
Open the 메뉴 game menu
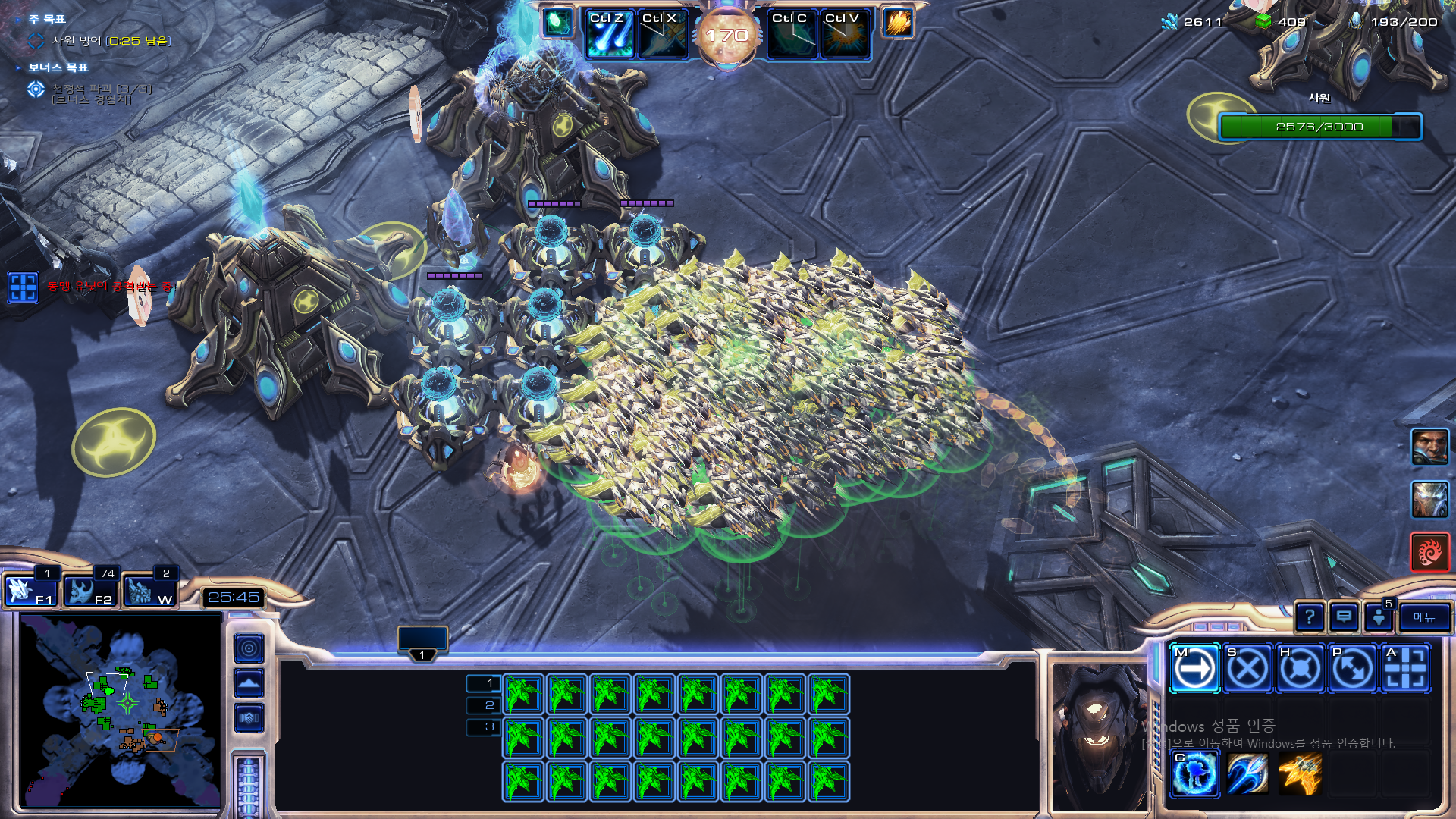tap(1424, 617)
